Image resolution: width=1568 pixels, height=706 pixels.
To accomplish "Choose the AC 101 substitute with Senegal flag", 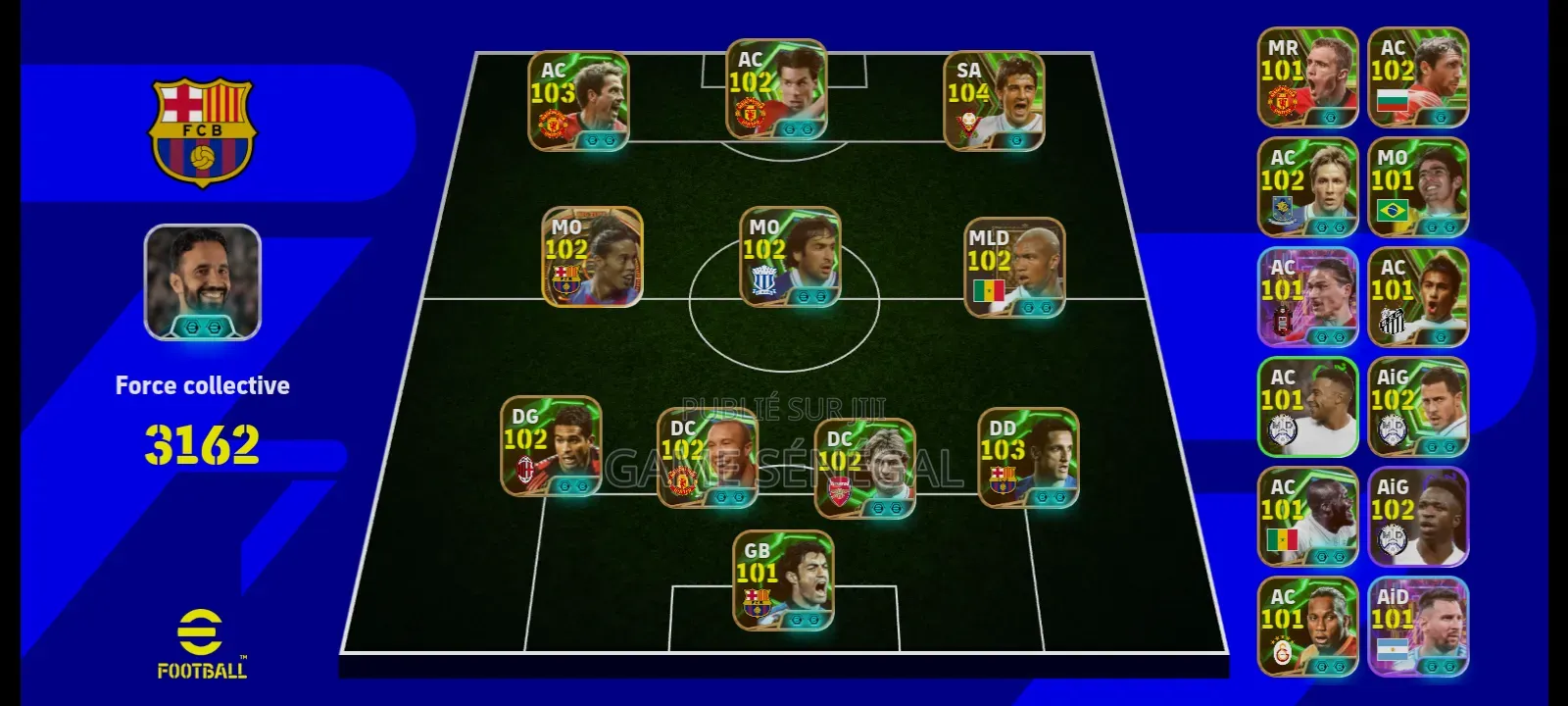I will [x=1307, y=517].
